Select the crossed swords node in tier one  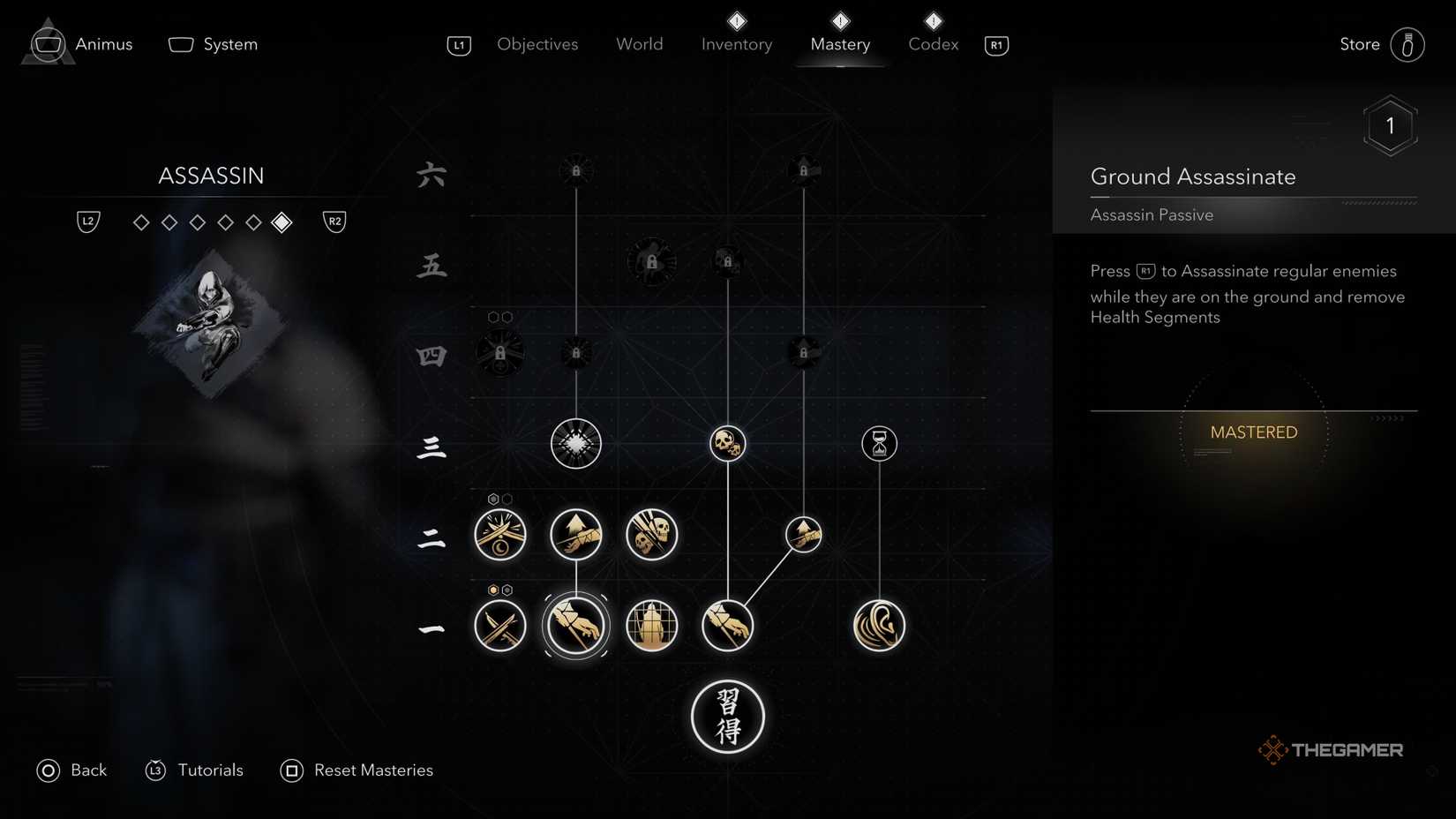point(500,625)
